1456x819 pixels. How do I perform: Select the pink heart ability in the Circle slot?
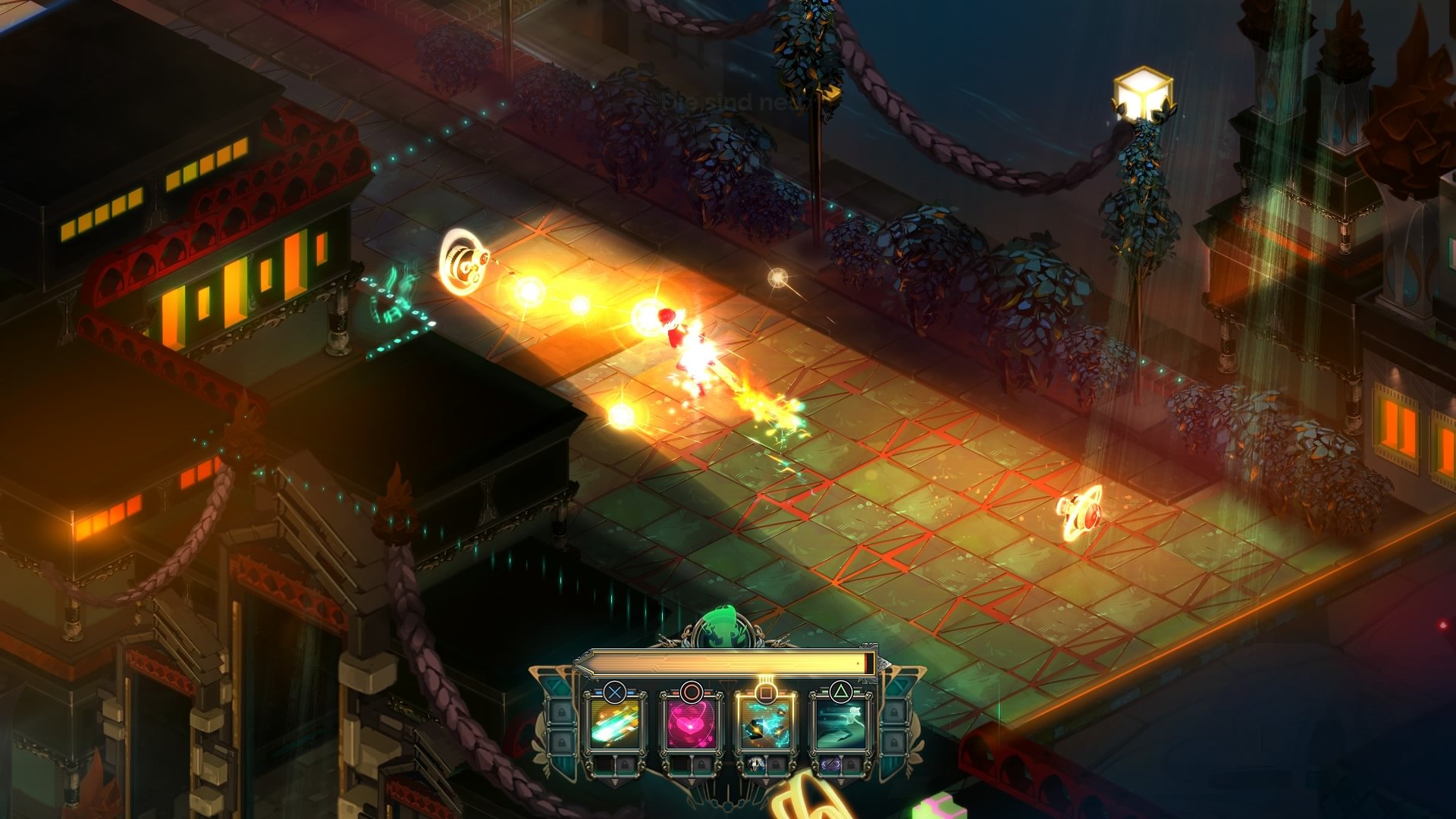point(690,726)
